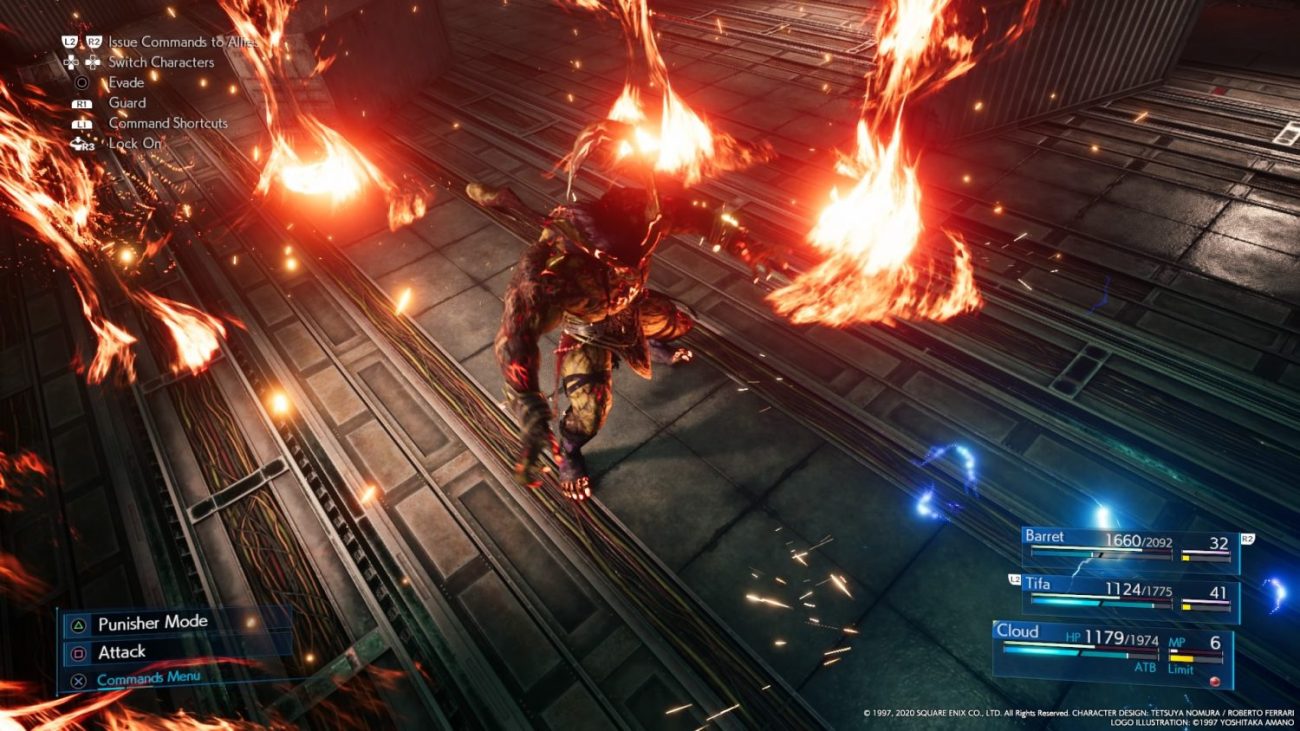Switch to Barret in party list

[x=1130, y=546]
